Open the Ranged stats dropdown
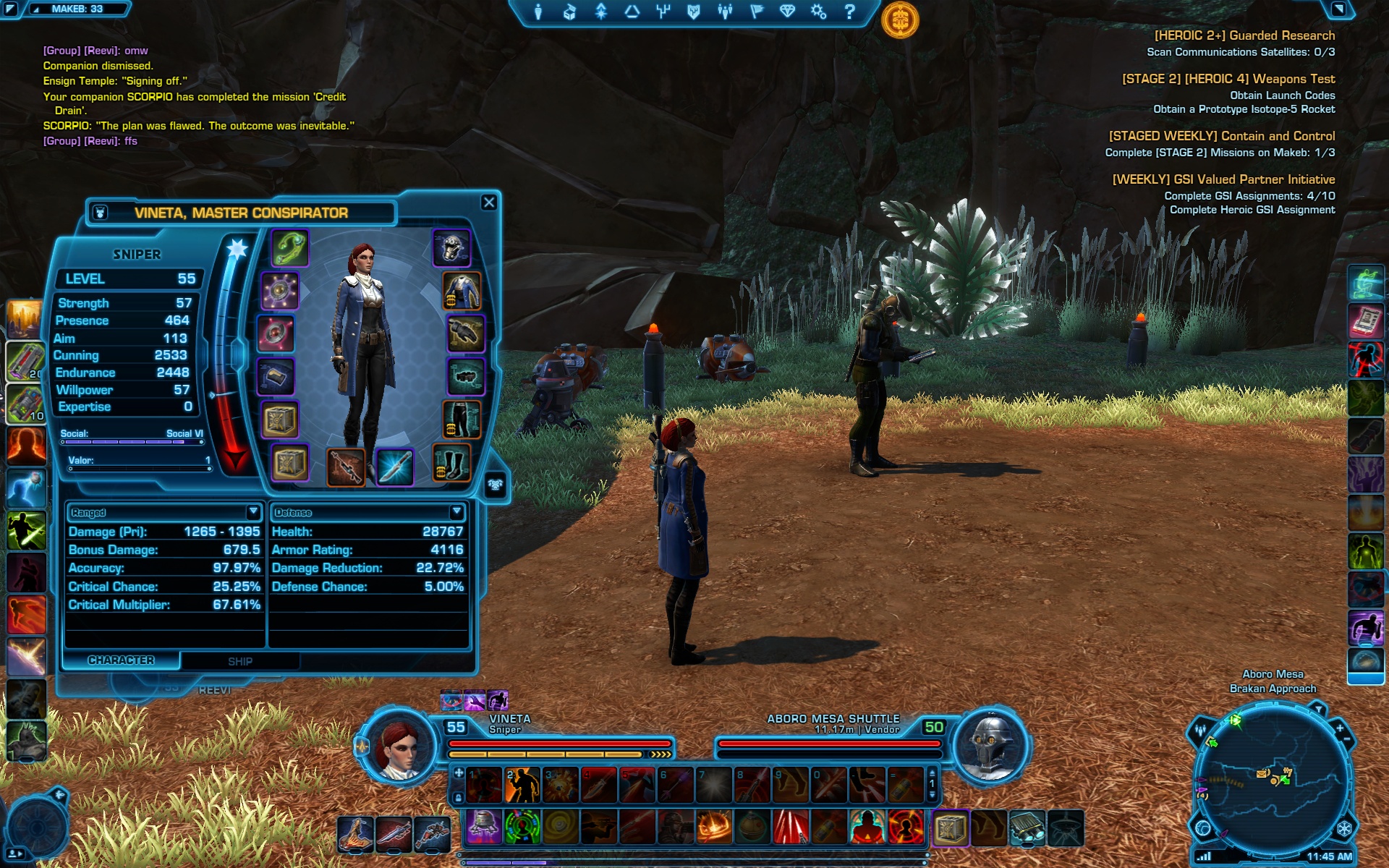The width and height of the screenshot is (1389, 868). 253,512
